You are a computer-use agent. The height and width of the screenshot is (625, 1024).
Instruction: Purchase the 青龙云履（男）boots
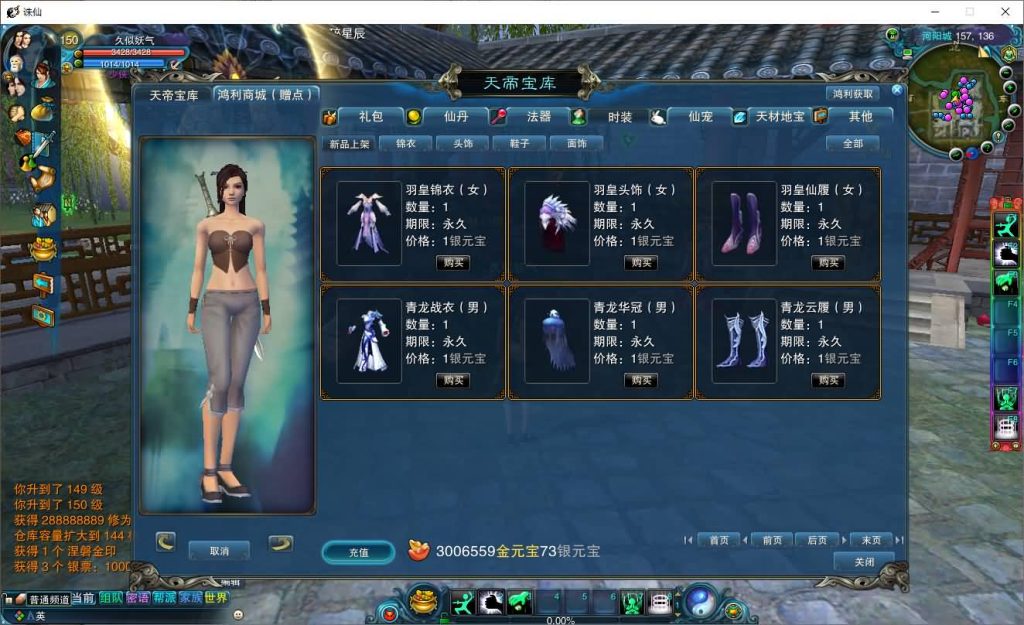828,381
